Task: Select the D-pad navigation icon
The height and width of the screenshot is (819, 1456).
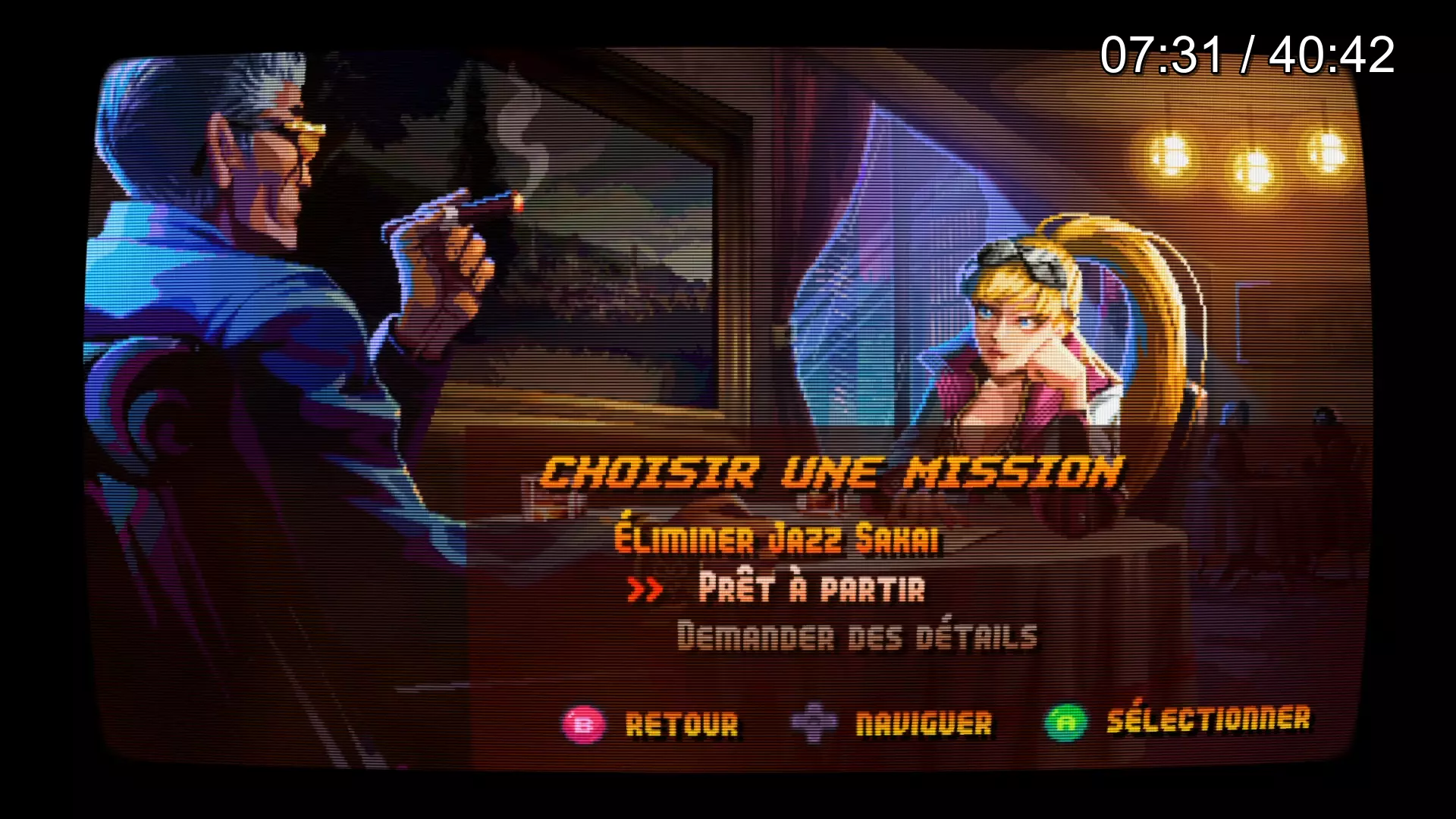Action: (x=814, y=724)
